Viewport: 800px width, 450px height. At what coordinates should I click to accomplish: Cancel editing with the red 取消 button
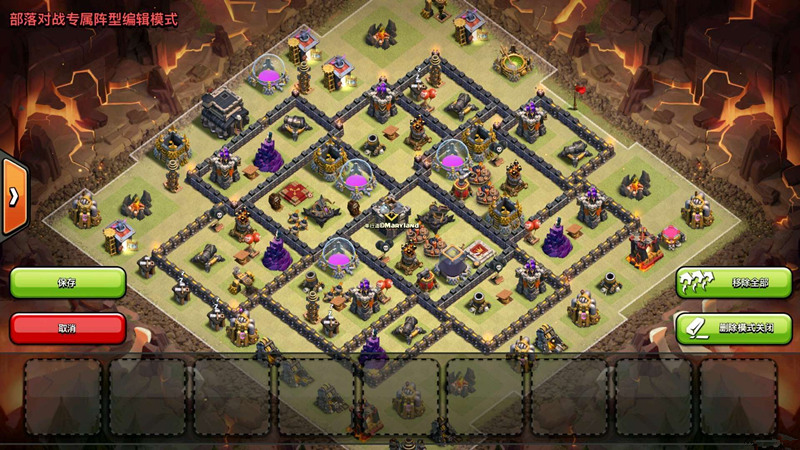68,328
